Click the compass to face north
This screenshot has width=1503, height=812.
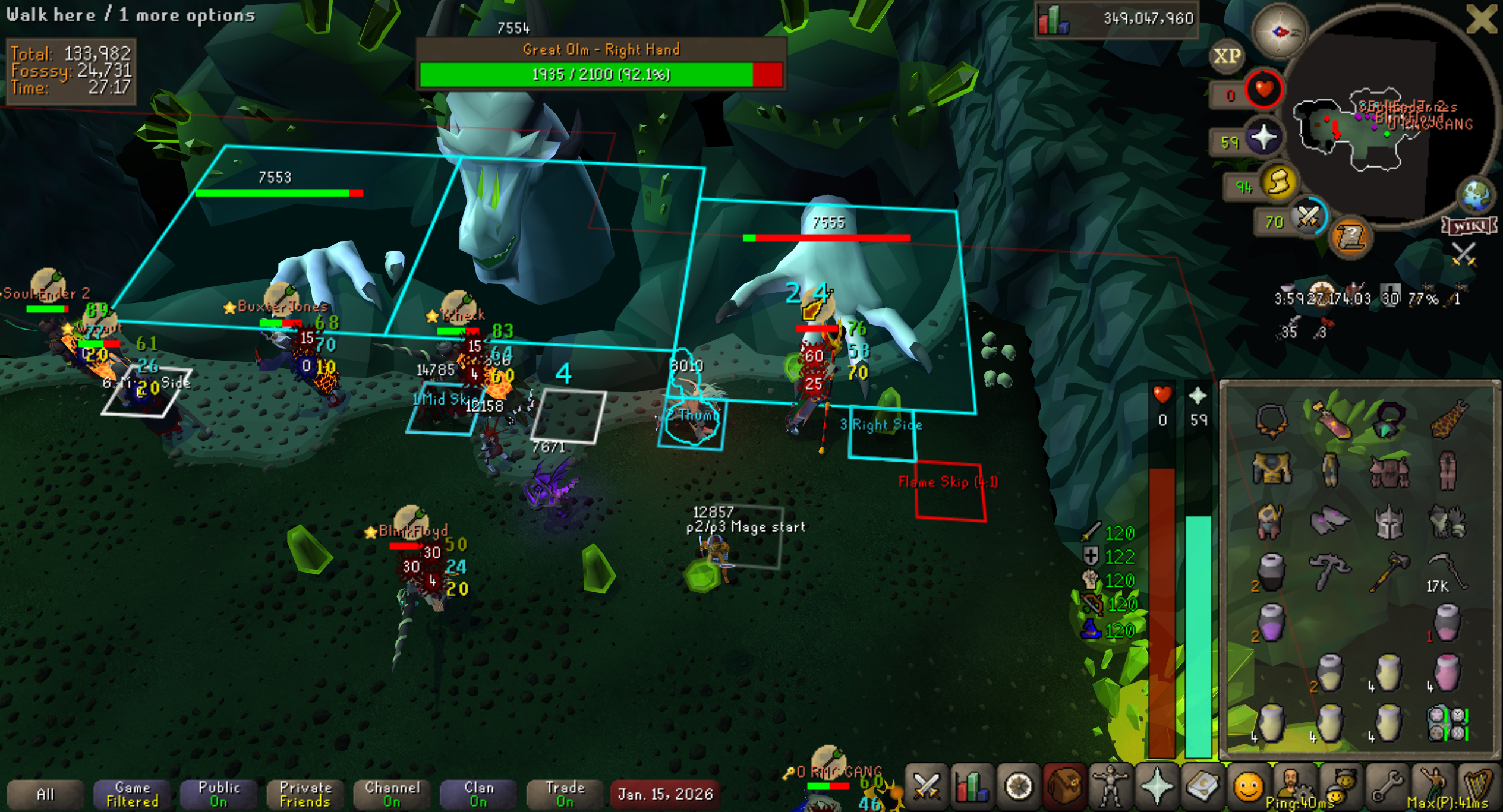pyautogui.click(x=1280, y=31)
